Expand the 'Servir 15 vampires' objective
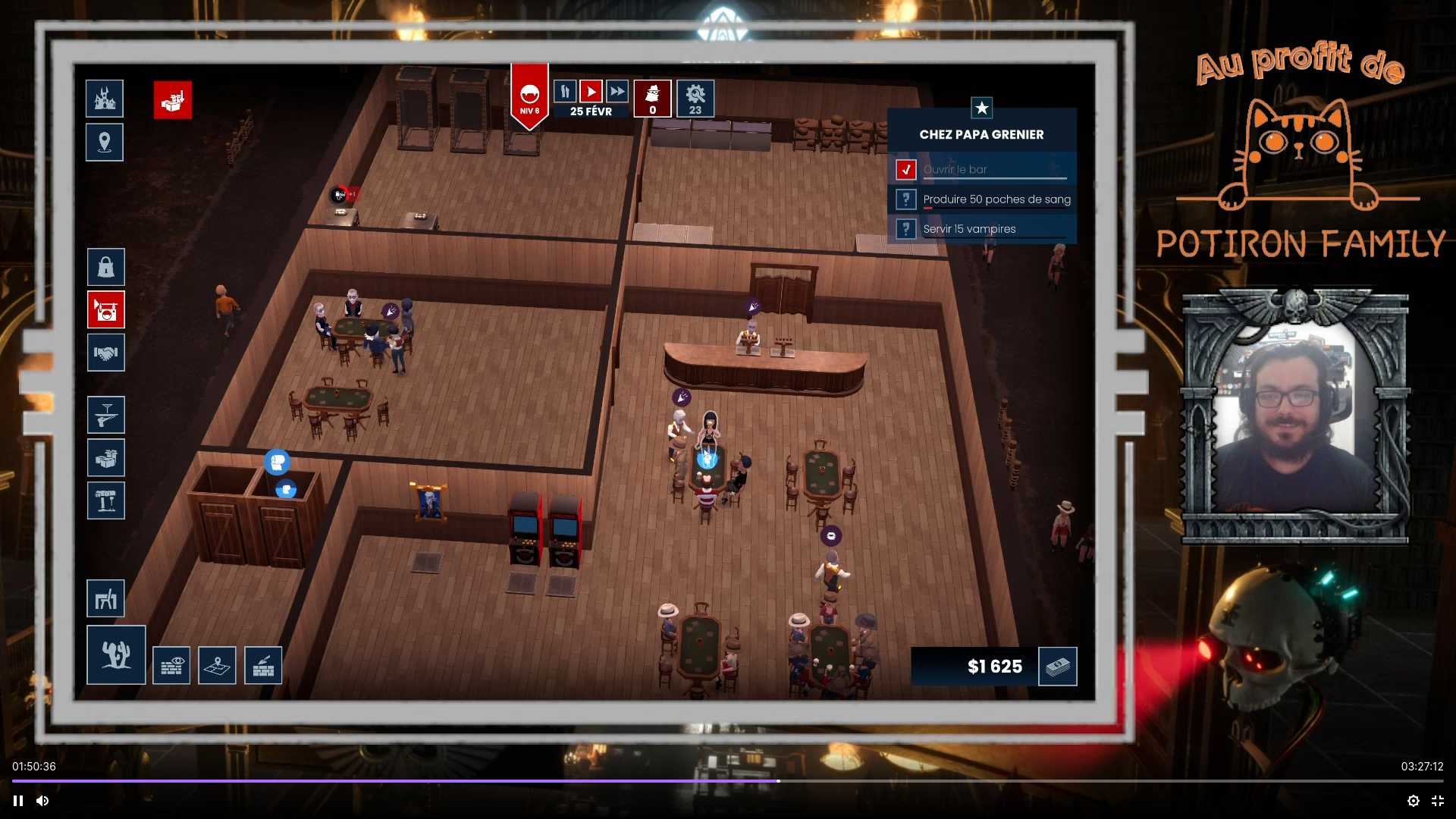Viewport: 1456px width, 819px height. coord(906,228)
